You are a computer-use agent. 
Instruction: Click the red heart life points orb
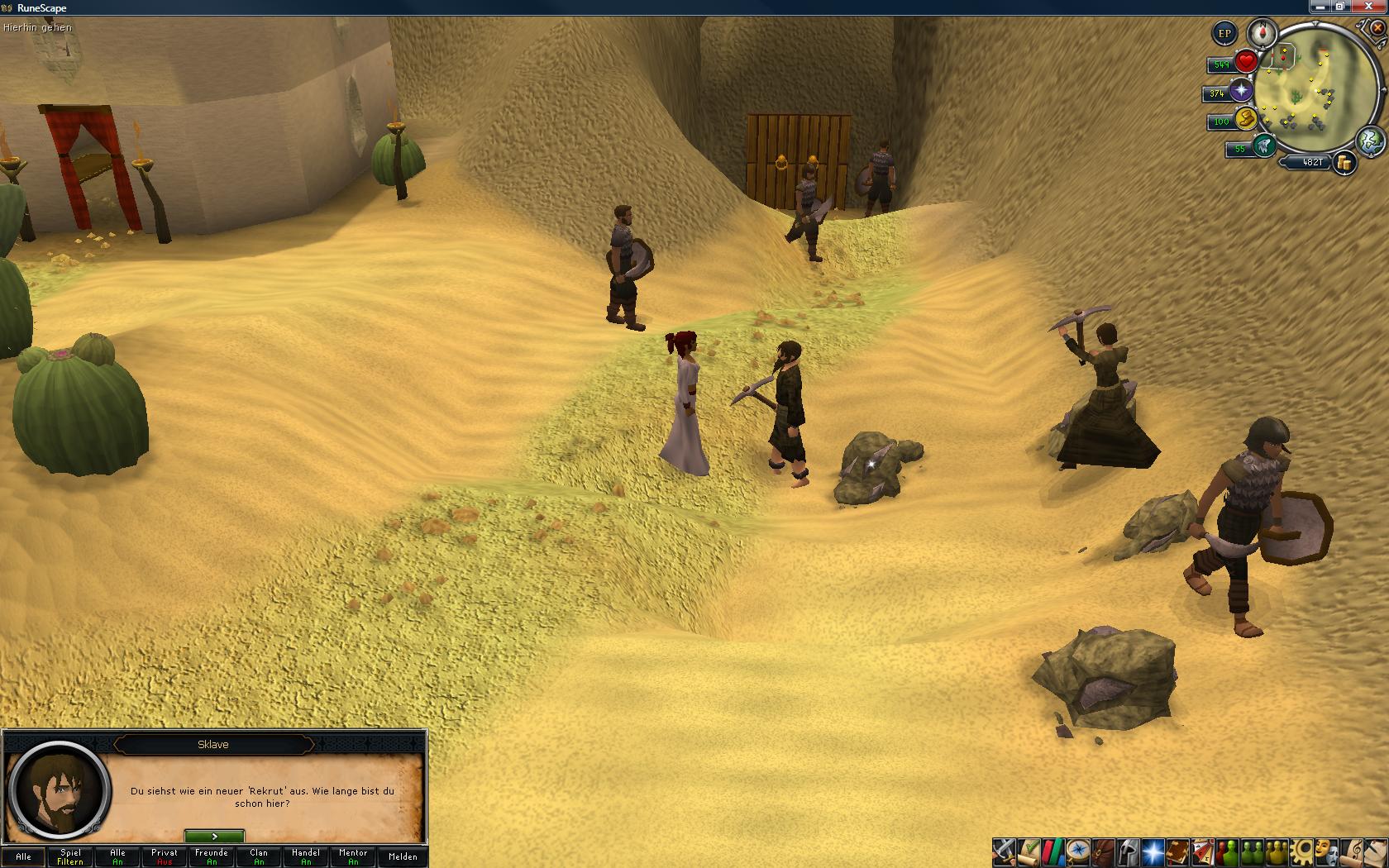(1246, 62)
